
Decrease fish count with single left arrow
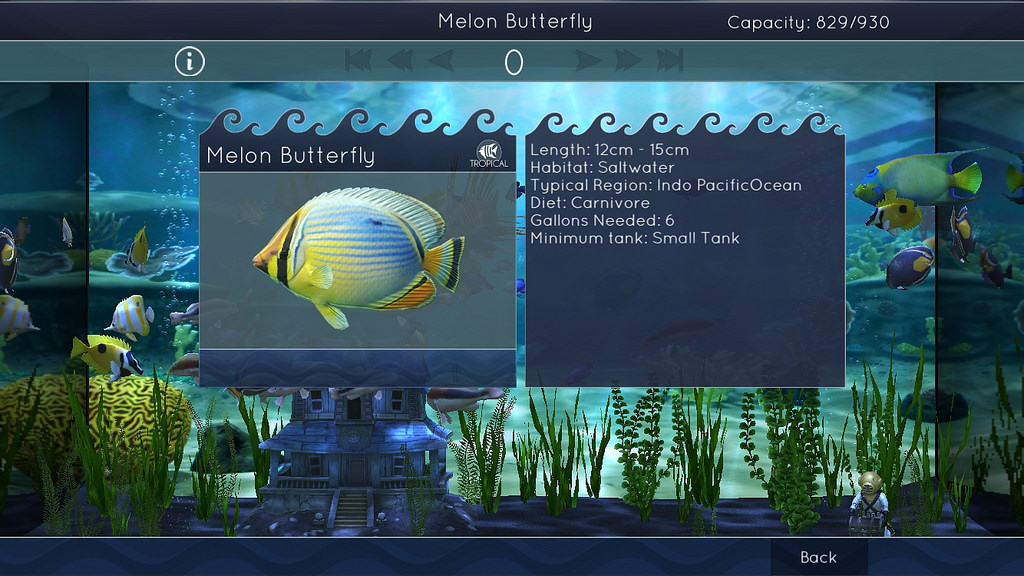pos(440,62)
